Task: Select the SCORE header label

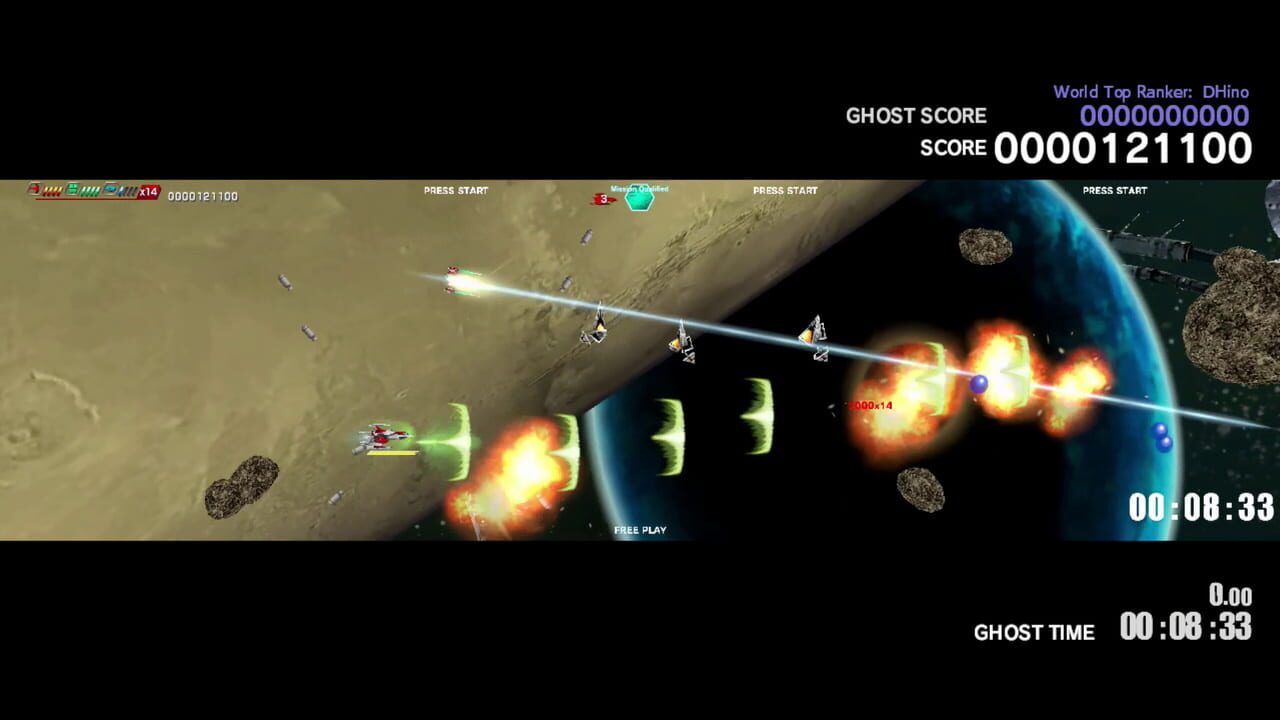Action: coord(953,148)
